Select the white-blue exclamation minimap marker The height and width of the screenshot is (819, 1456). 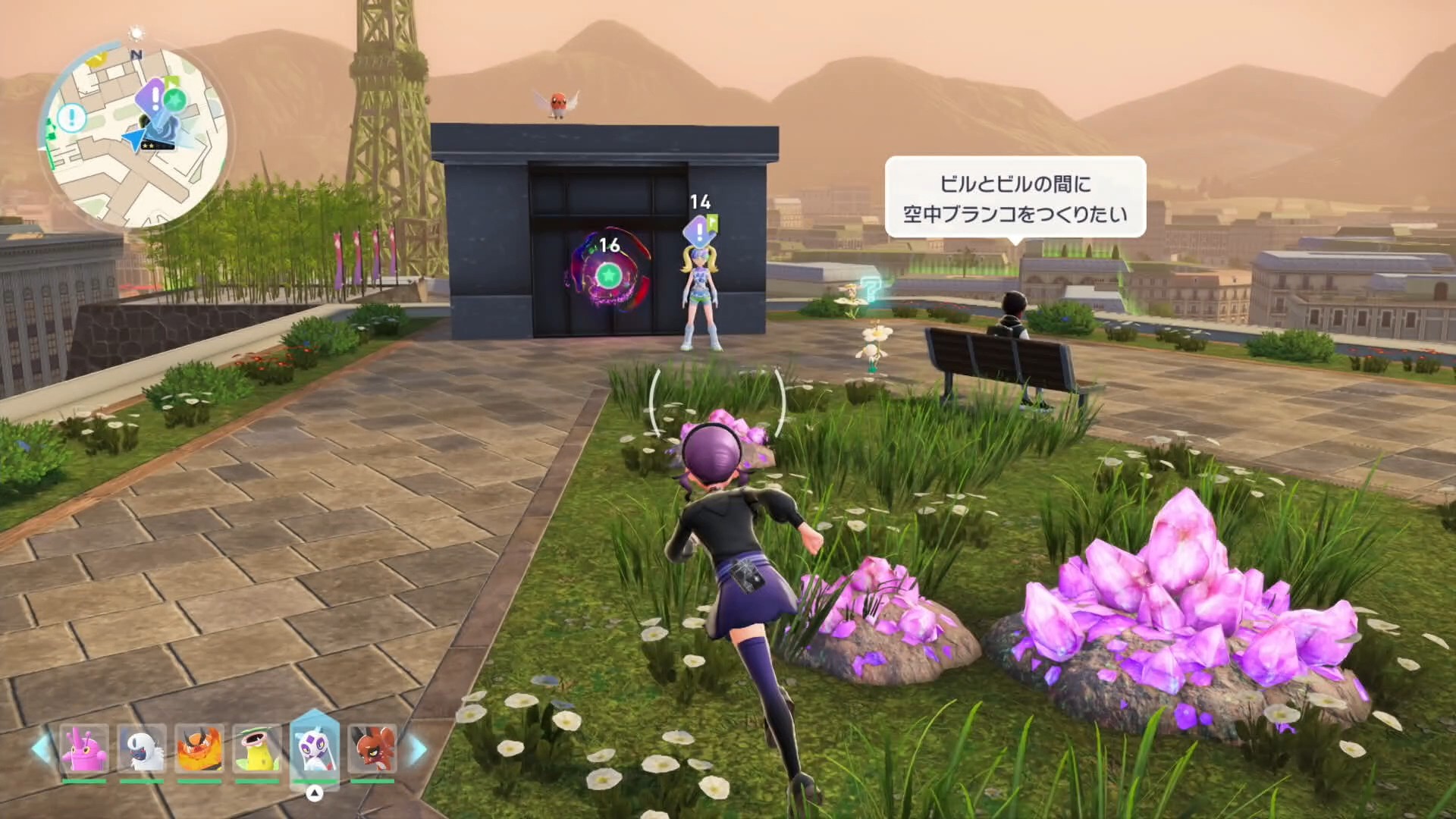(x=72, y=117)
